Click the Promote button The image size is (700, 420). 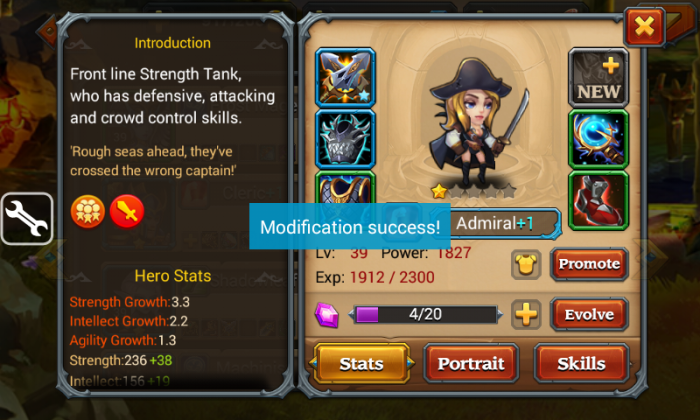[x=589, y=264]
